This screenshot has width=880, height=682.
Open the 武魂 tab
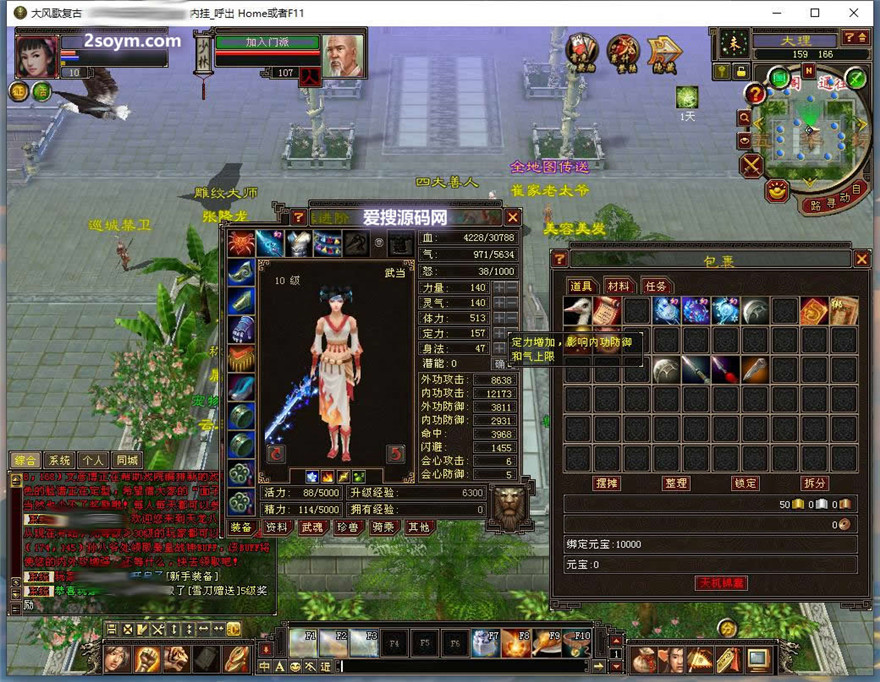[312, 527]
